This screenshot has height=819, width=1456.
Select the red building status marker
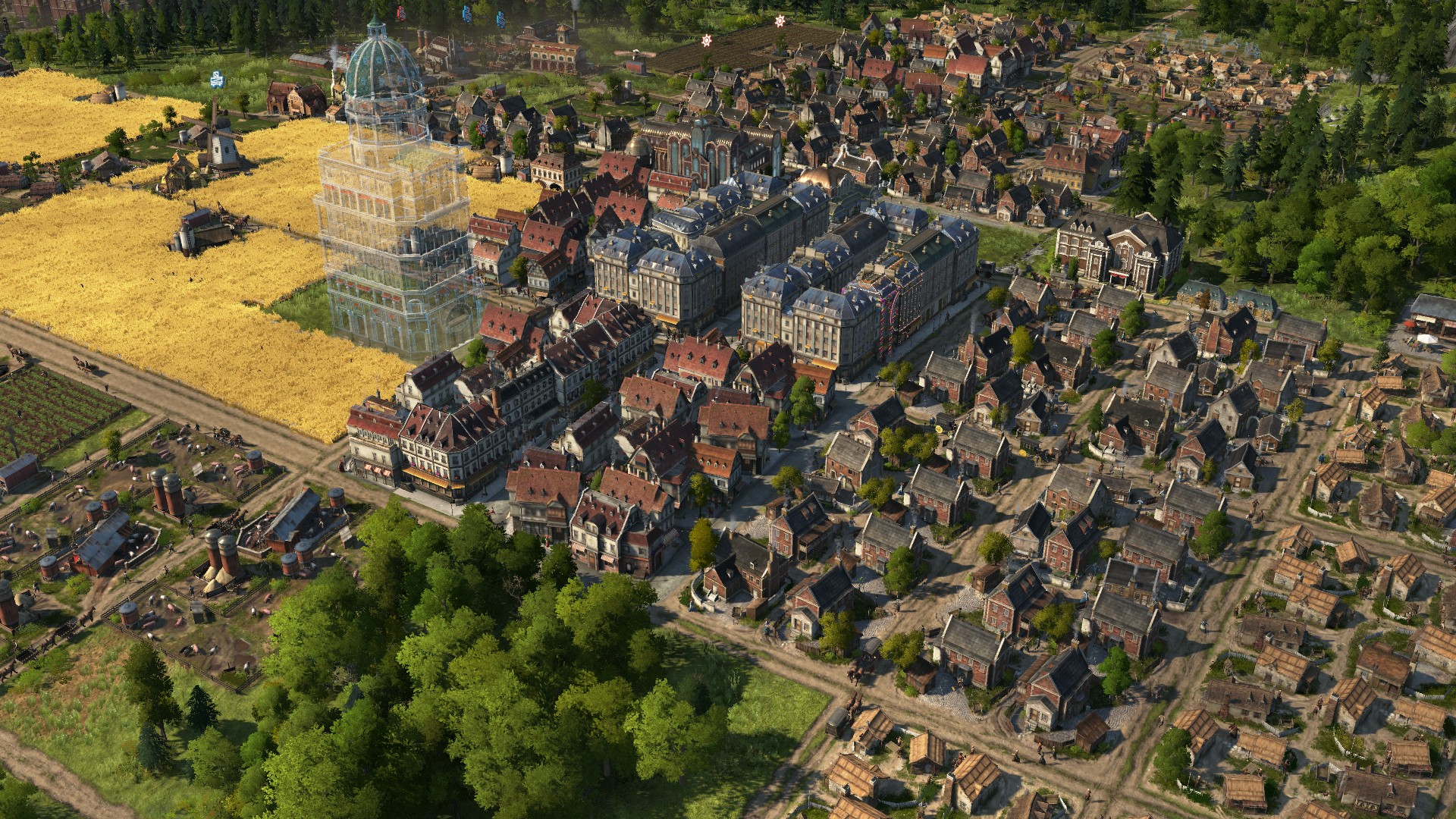400,11
